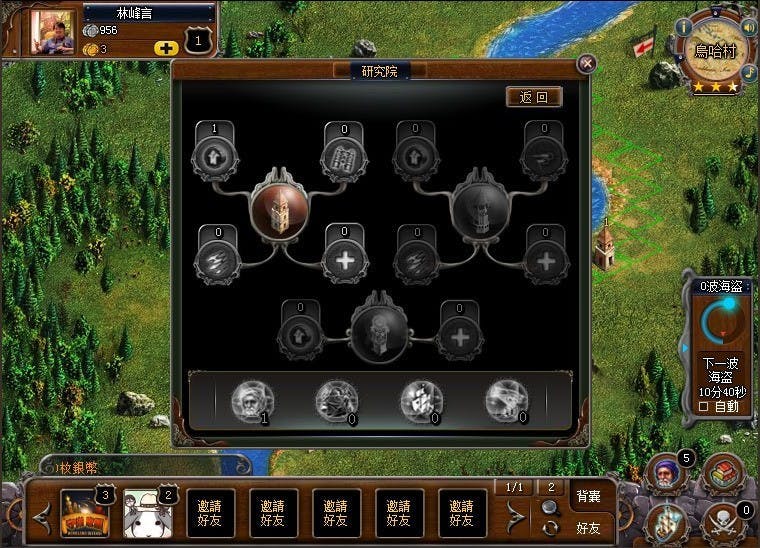The width and height of the screenshot is (760, 548).
Task: Open the red book icon
Action: (x=722, y=472)
